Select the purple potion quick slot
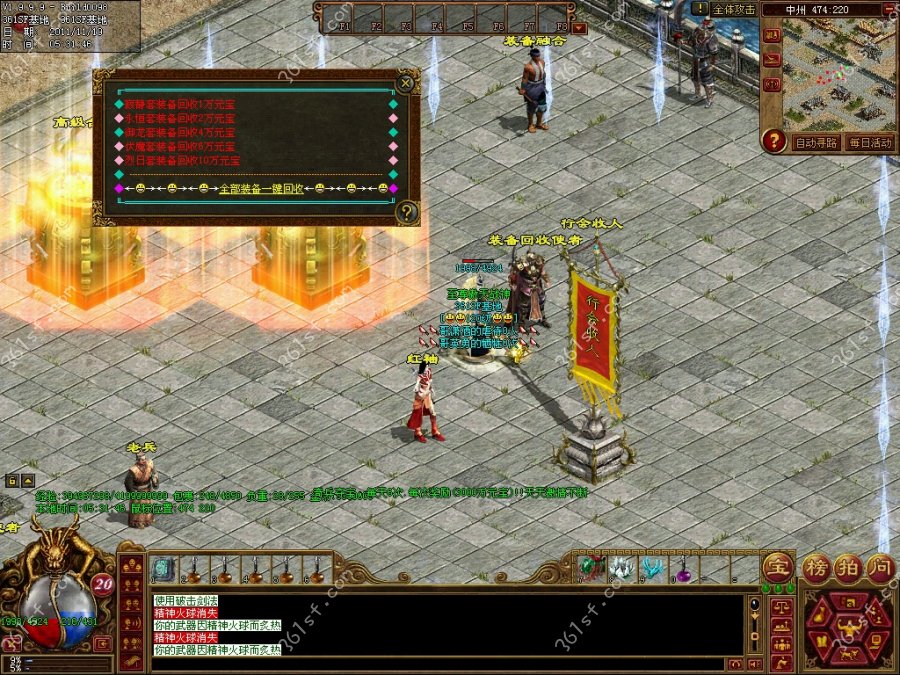This screenshot has height=675, width=900. [x=683, y=570]
